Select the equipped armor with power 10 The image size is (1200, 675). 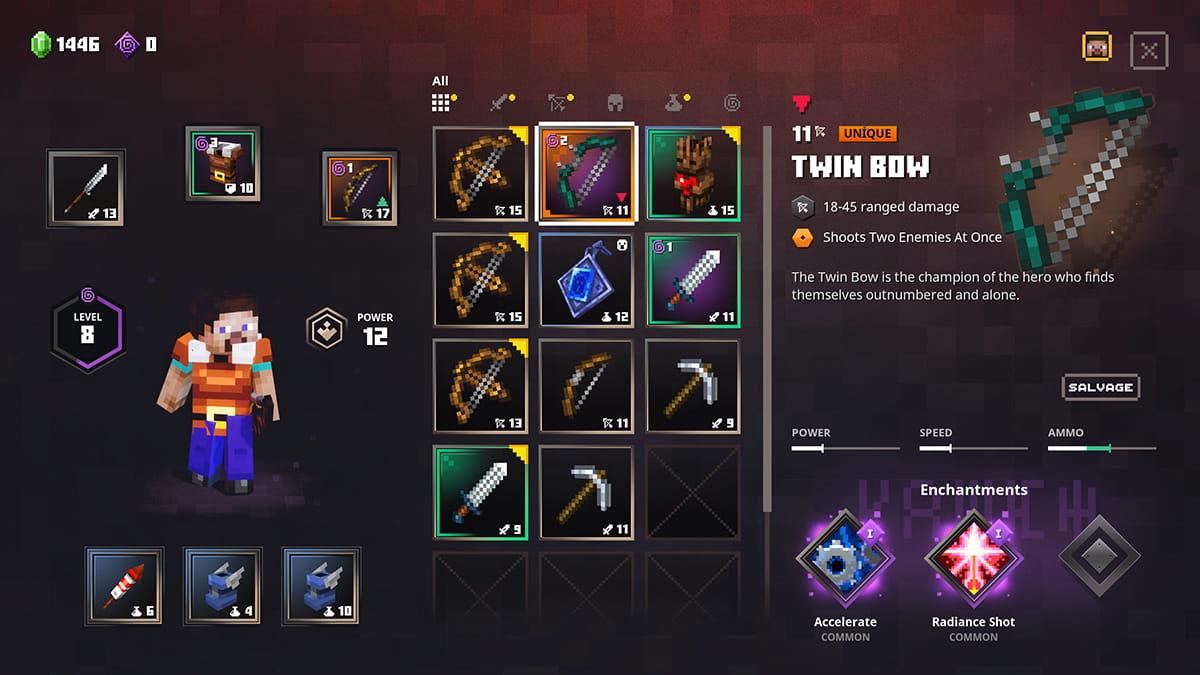[x=223, y=163]
